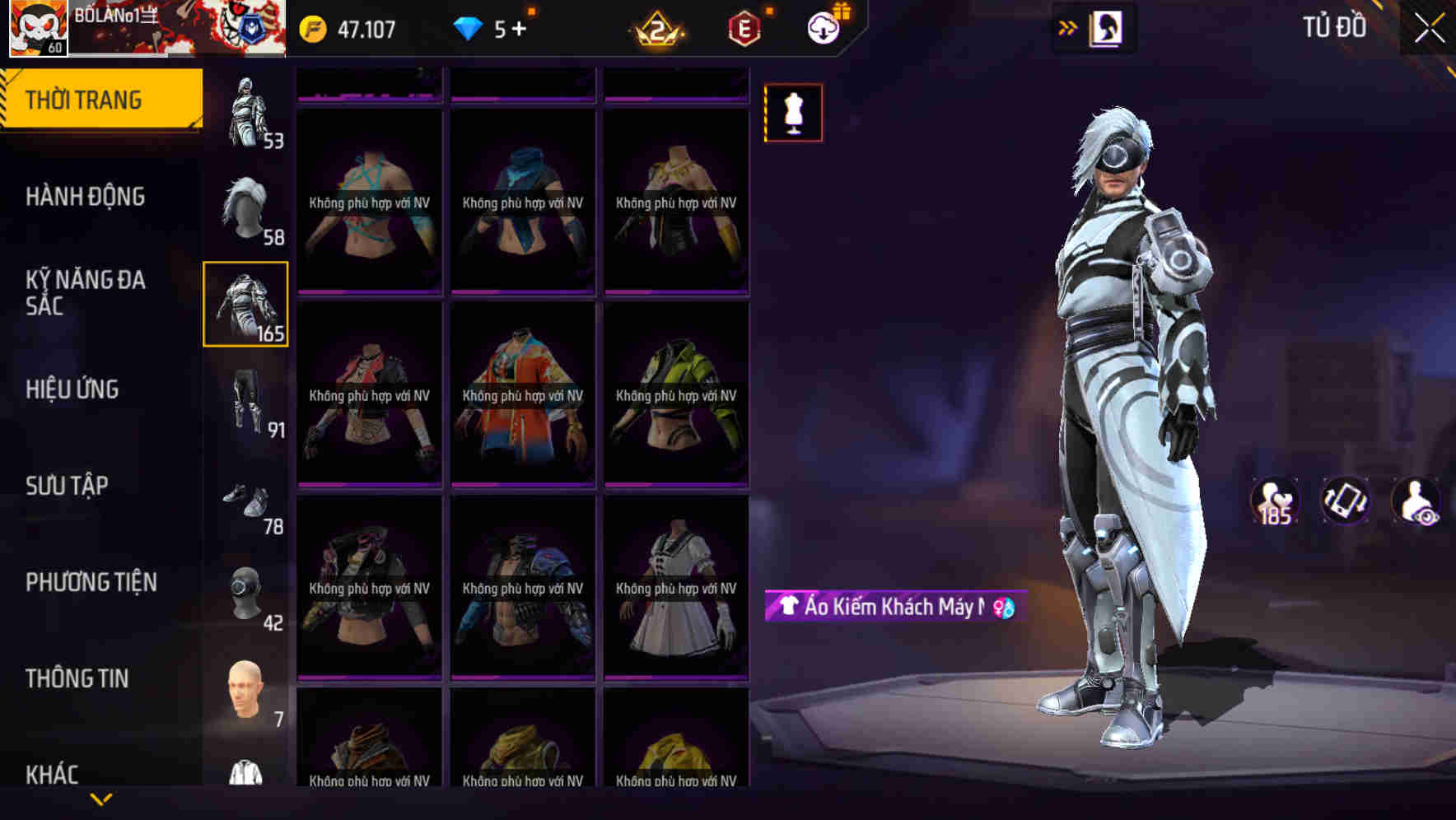Tap the cloud download gift icon
Image resolution: width=1456 pixels, height=820 pixels.
tap(822, 27)
